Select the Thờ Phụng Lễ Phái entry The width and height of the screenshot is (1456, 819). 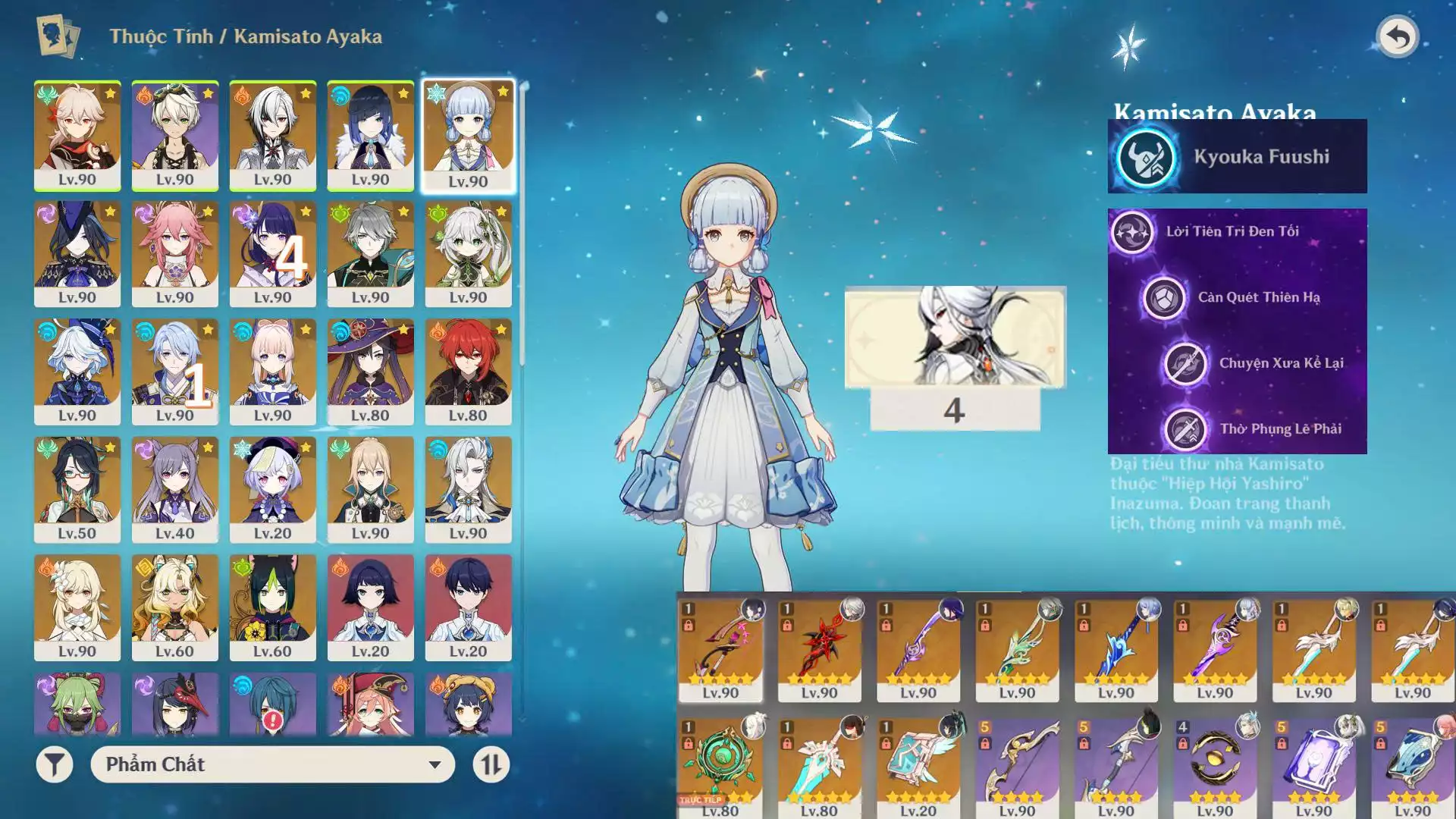pos(1280,429)
